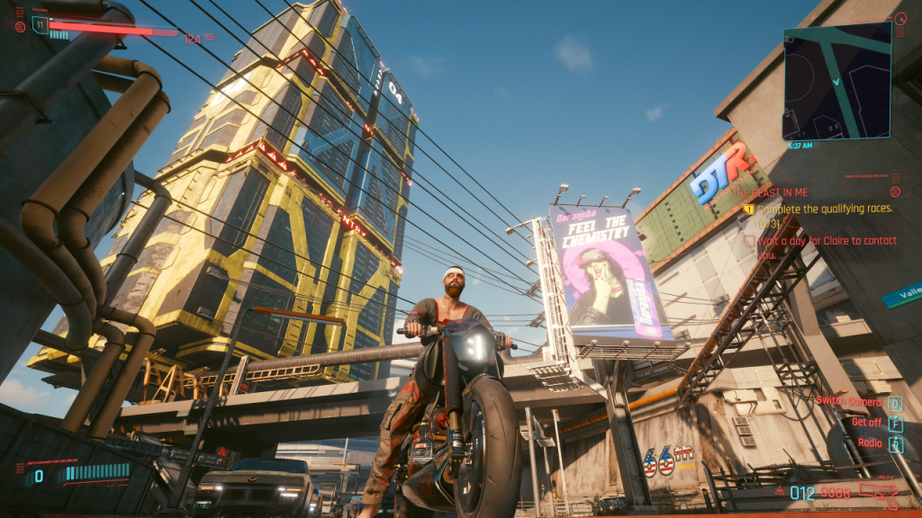Screen dimensions: 922x518
Task: Click the level 11 badge
Action: click(x=40, y=25)
